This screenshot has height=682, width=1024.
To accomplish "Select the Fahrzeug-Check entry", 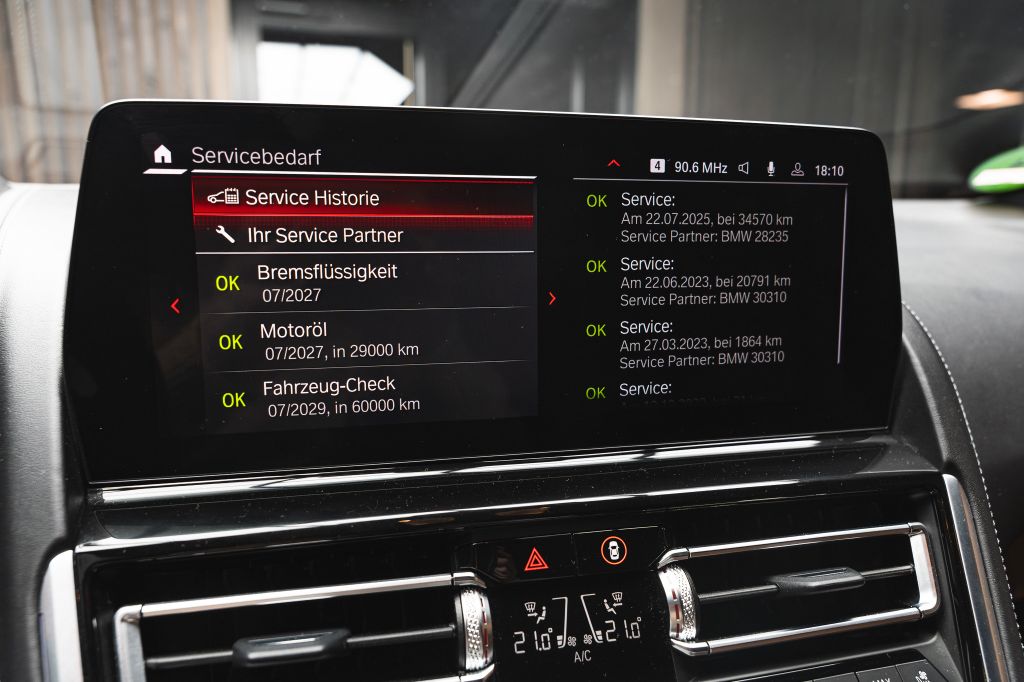I will click(x=363, y=394).
